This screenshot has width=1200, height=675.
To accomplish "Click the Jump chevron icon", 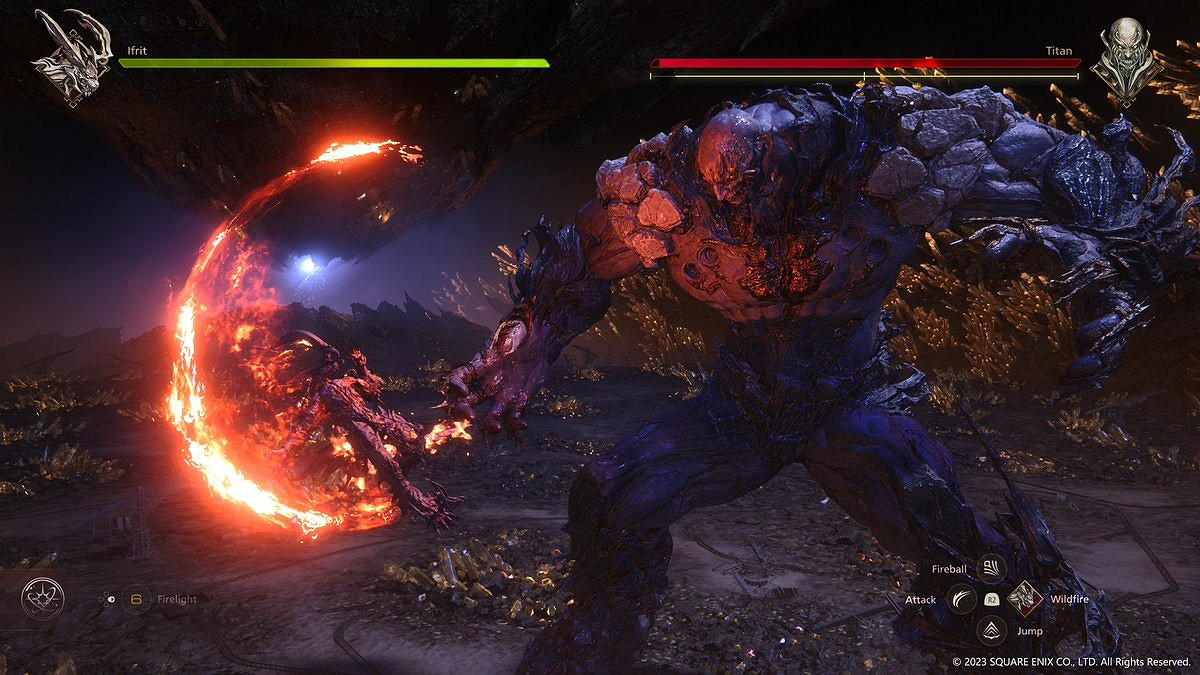I will pyautogui.click(x=992, y=630).
